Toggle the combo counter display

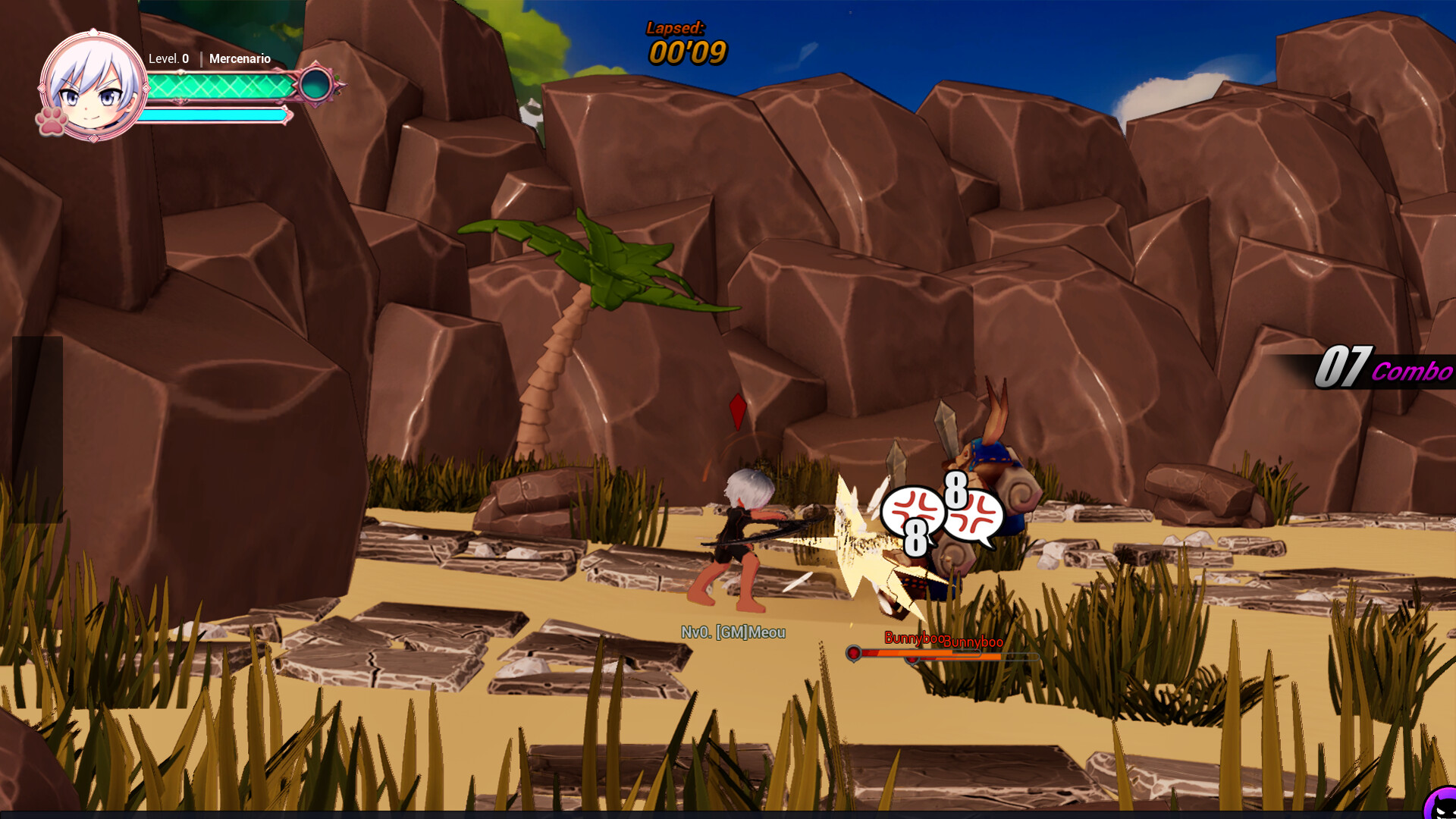click(x=1384, y=368)
